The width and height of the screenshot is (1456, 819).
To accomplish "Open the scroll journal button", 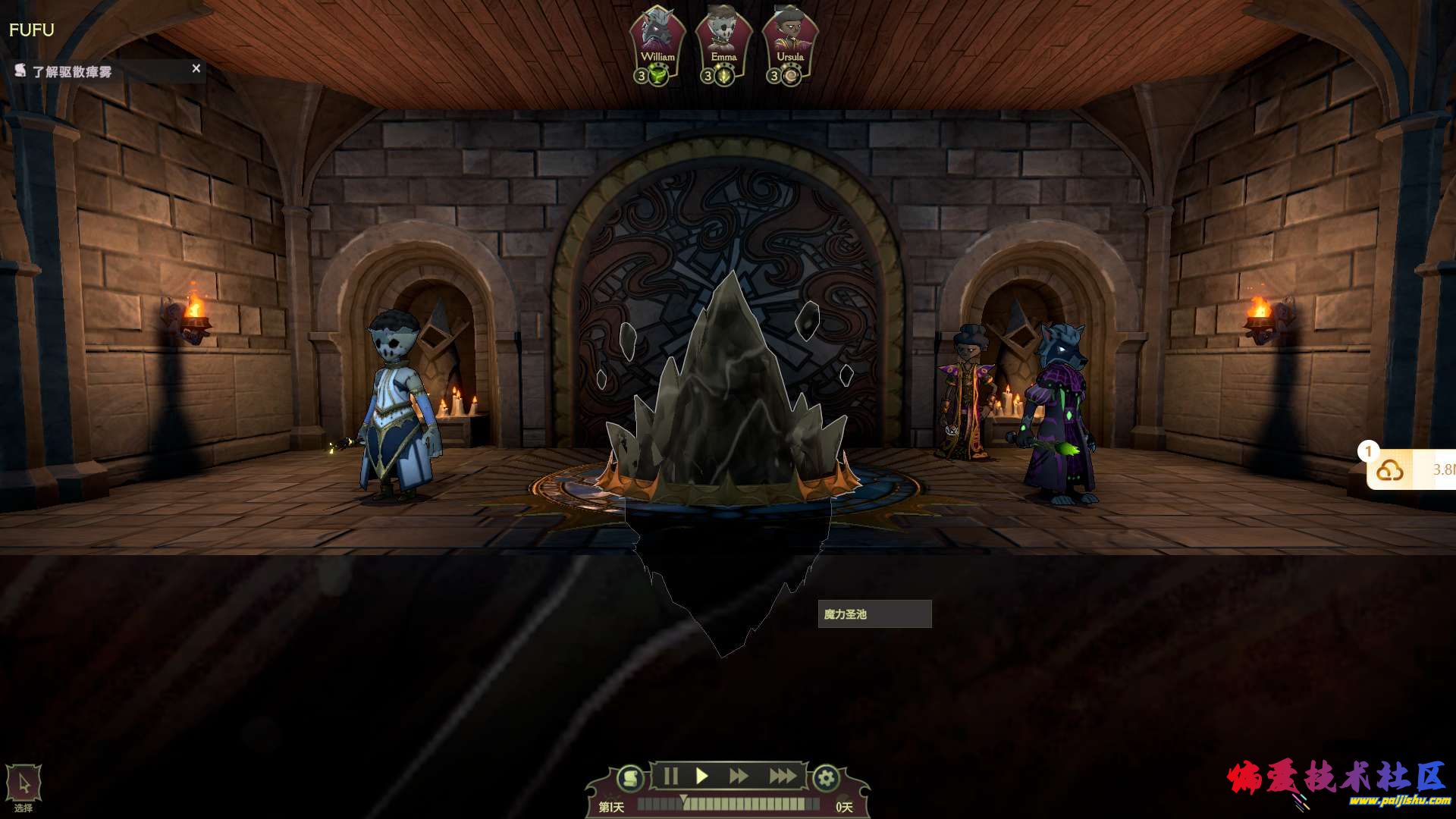I will pos(629,778).
